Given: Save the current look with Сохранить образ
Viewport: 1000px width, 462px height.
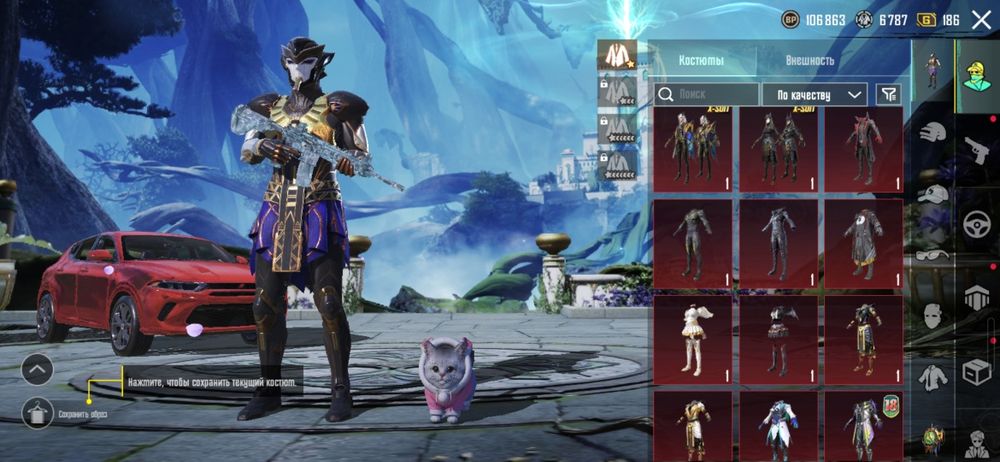Looking at the screenshot, I should click(x=37, y=412).
